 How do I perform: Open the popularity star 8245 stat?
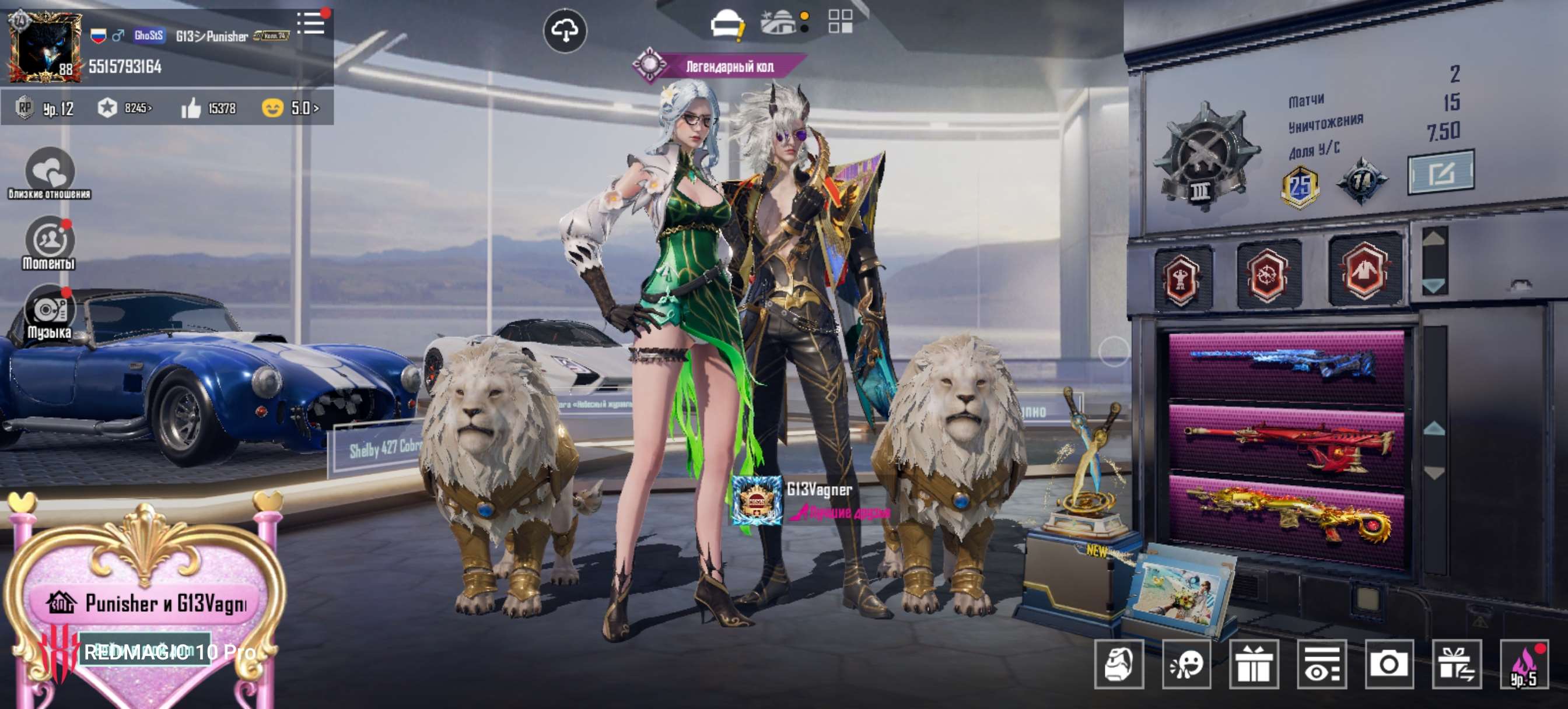[x=125, y=108]
